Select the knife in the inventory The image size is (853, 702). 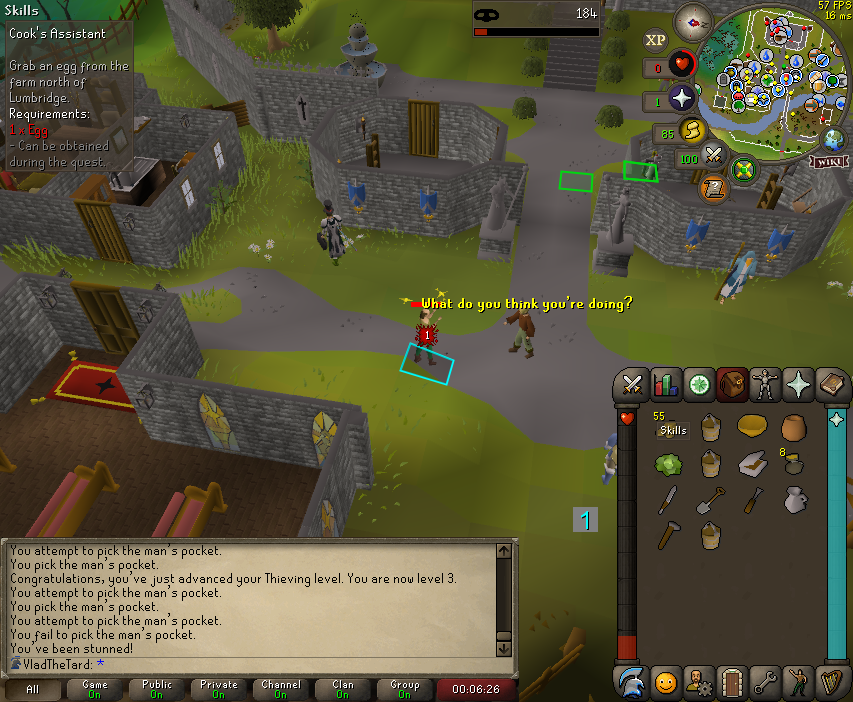(667, 499)
